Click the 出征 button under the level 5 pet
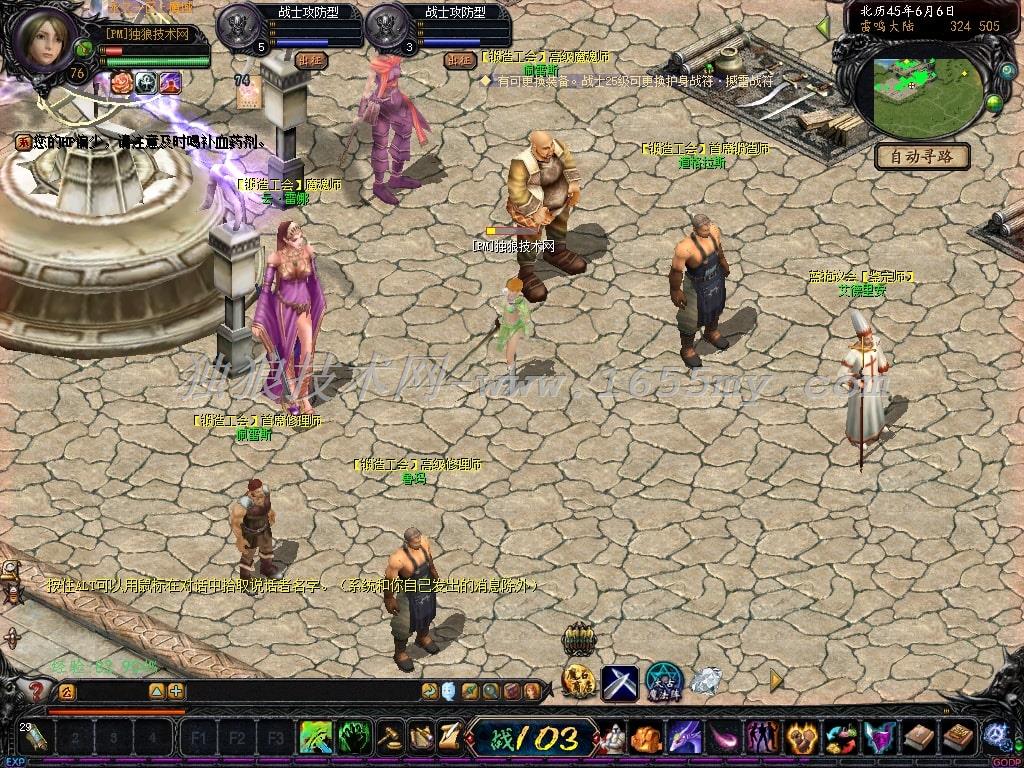Image resolution: width=1024 pixels, height=768 pixels. [x=312, y=59]
